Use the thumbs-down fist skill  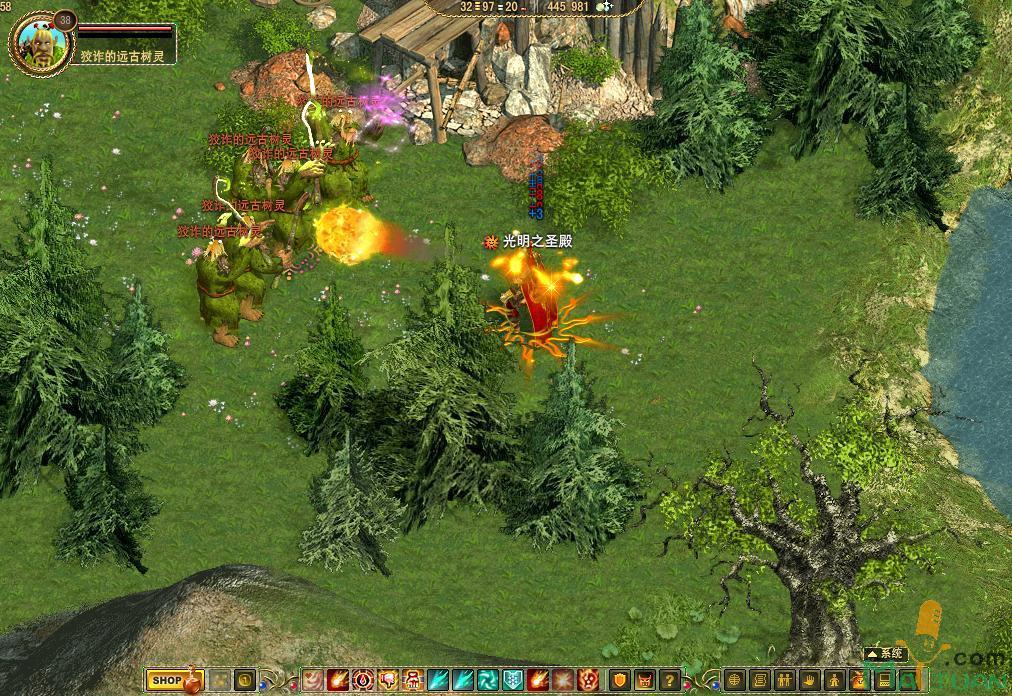[388, 680]
